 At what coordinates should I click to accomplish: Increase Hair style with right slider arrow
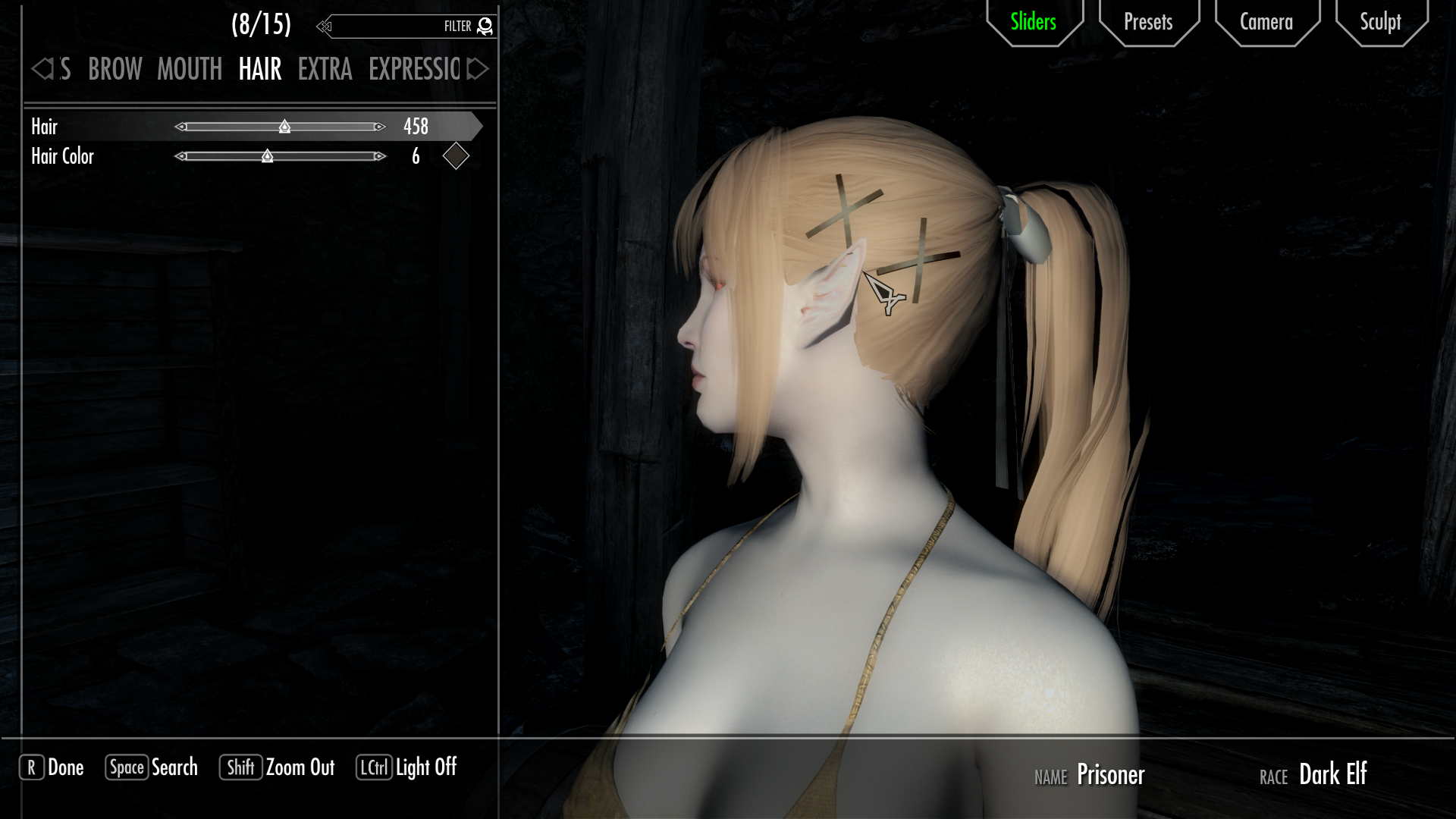380,127
